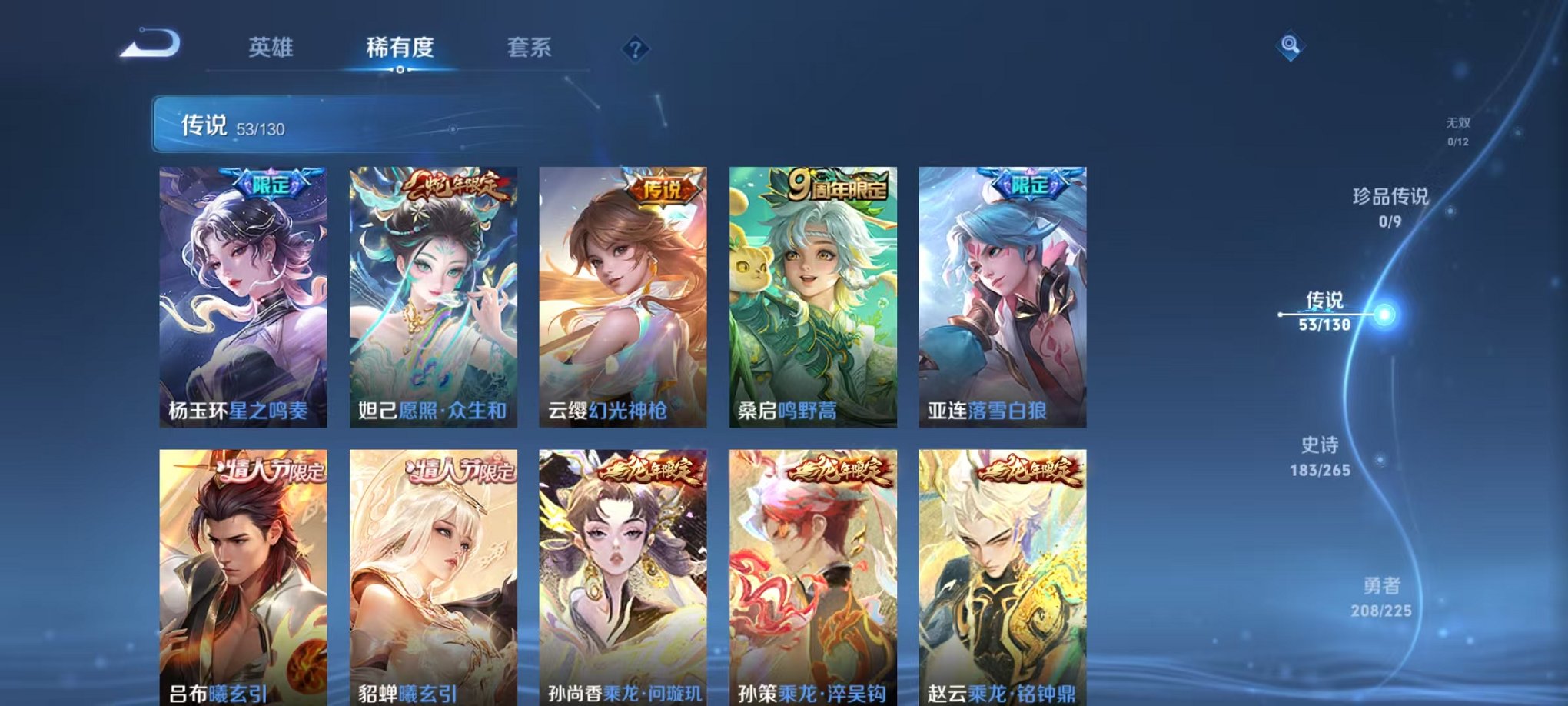The width and height of the screenshot is (1568, 706).
Task: Click the help question mark icon
Action: 635,49
